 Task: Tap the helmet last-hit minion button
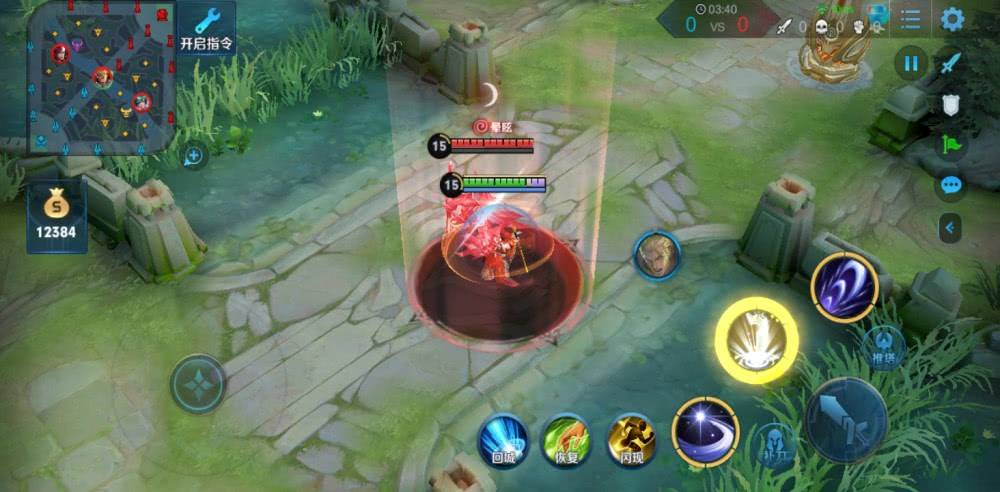pos(775,444)
